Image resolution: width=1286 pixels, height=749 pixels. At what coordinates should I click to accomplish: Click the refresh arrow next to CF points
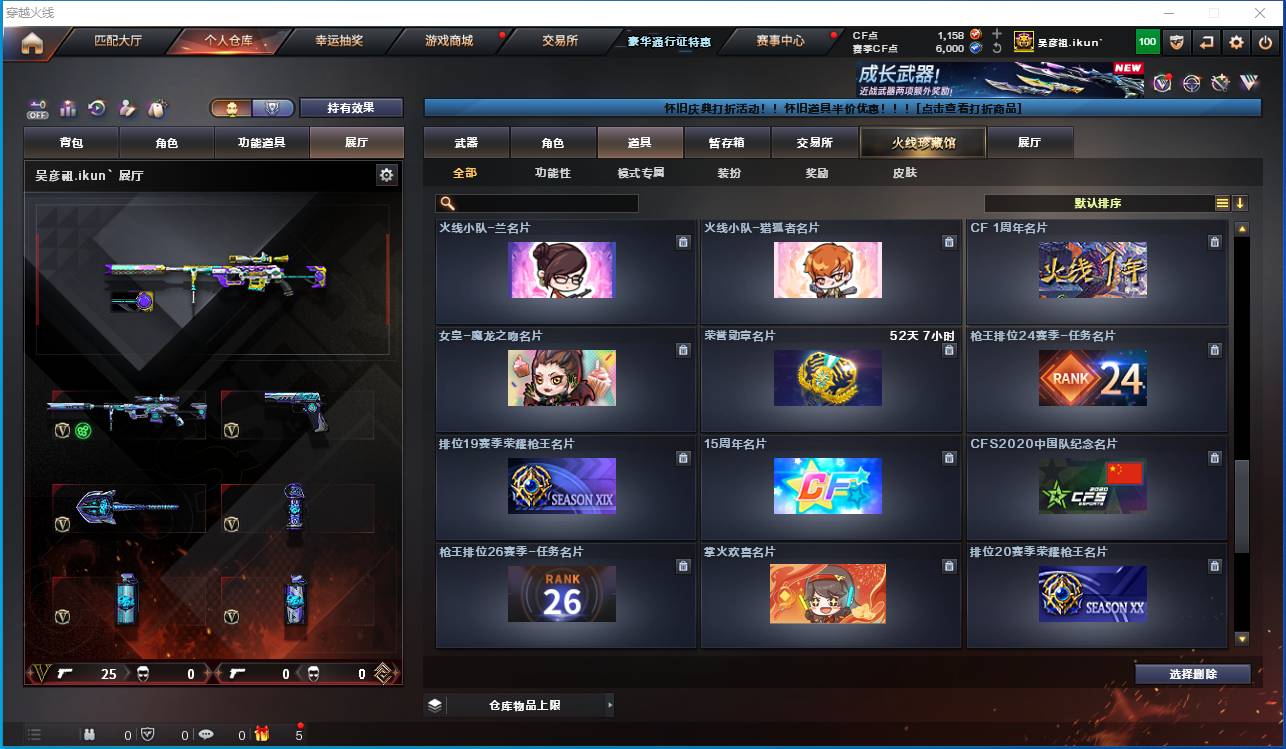click(x=997, y=47)
